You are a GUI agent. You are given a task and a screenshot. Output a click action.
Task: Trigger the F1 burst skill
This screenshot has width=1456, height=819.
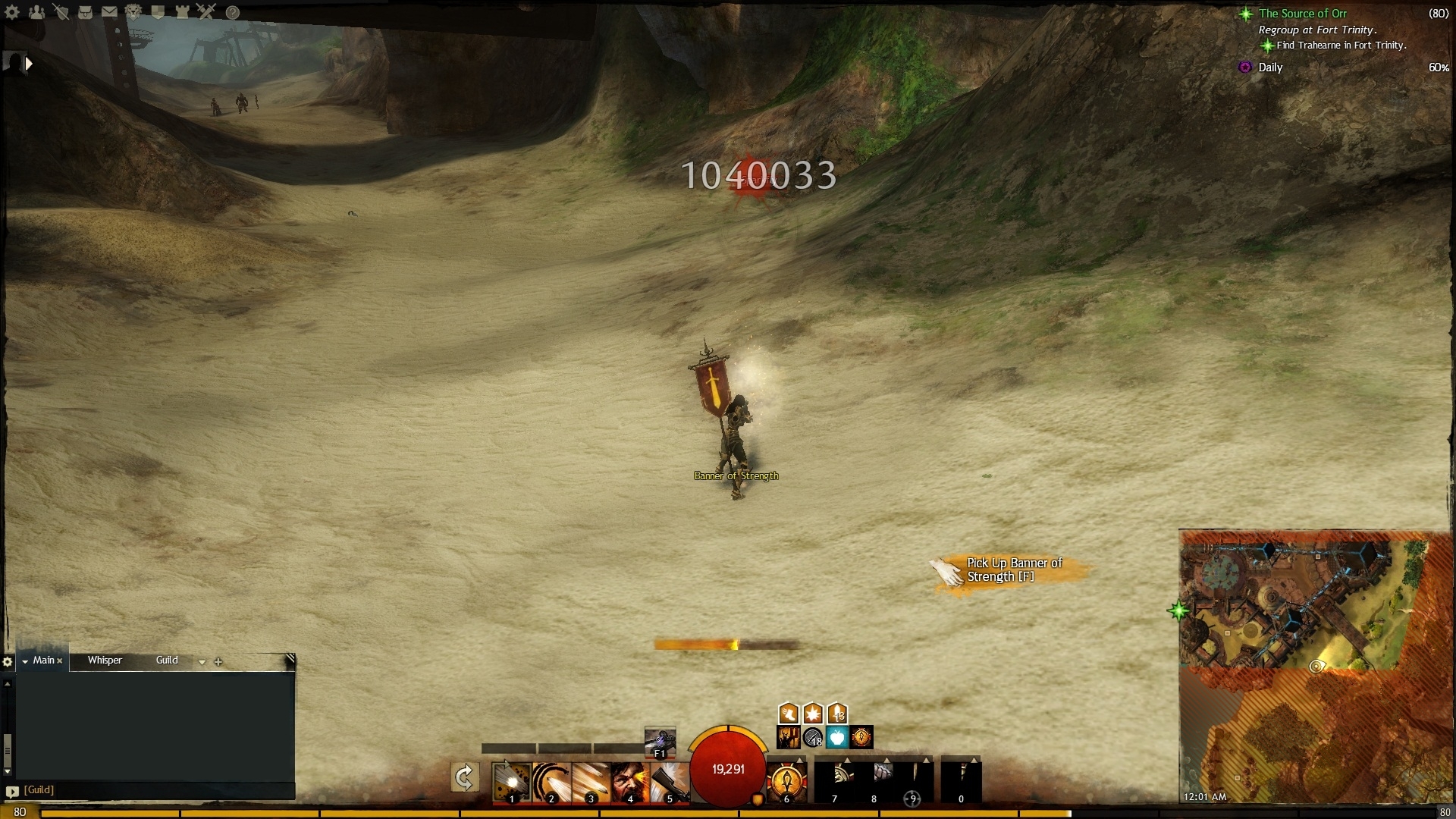tap(660, 742)
